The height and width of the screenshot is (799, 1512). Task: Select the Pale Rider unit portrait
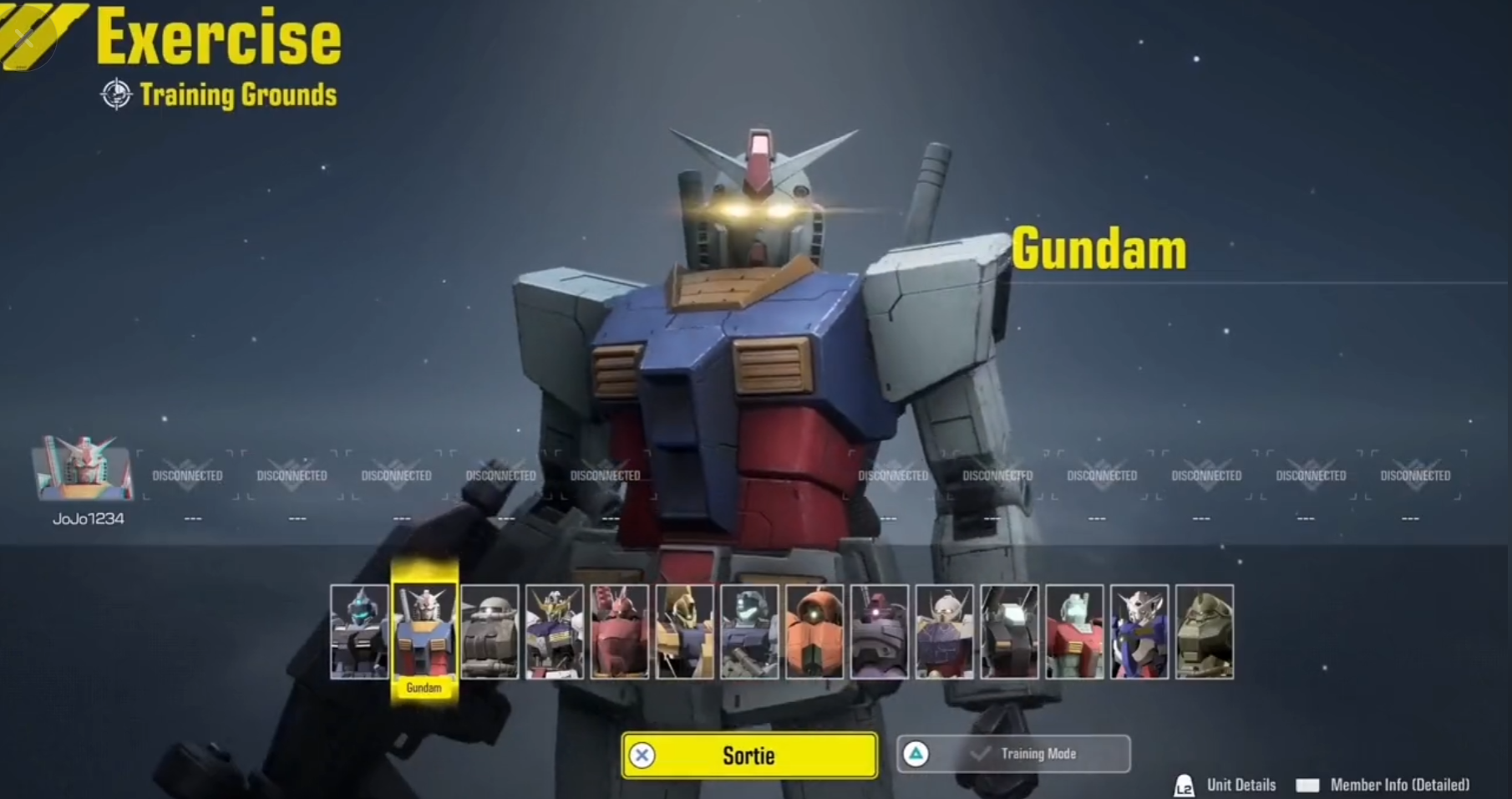coord(359,631)
